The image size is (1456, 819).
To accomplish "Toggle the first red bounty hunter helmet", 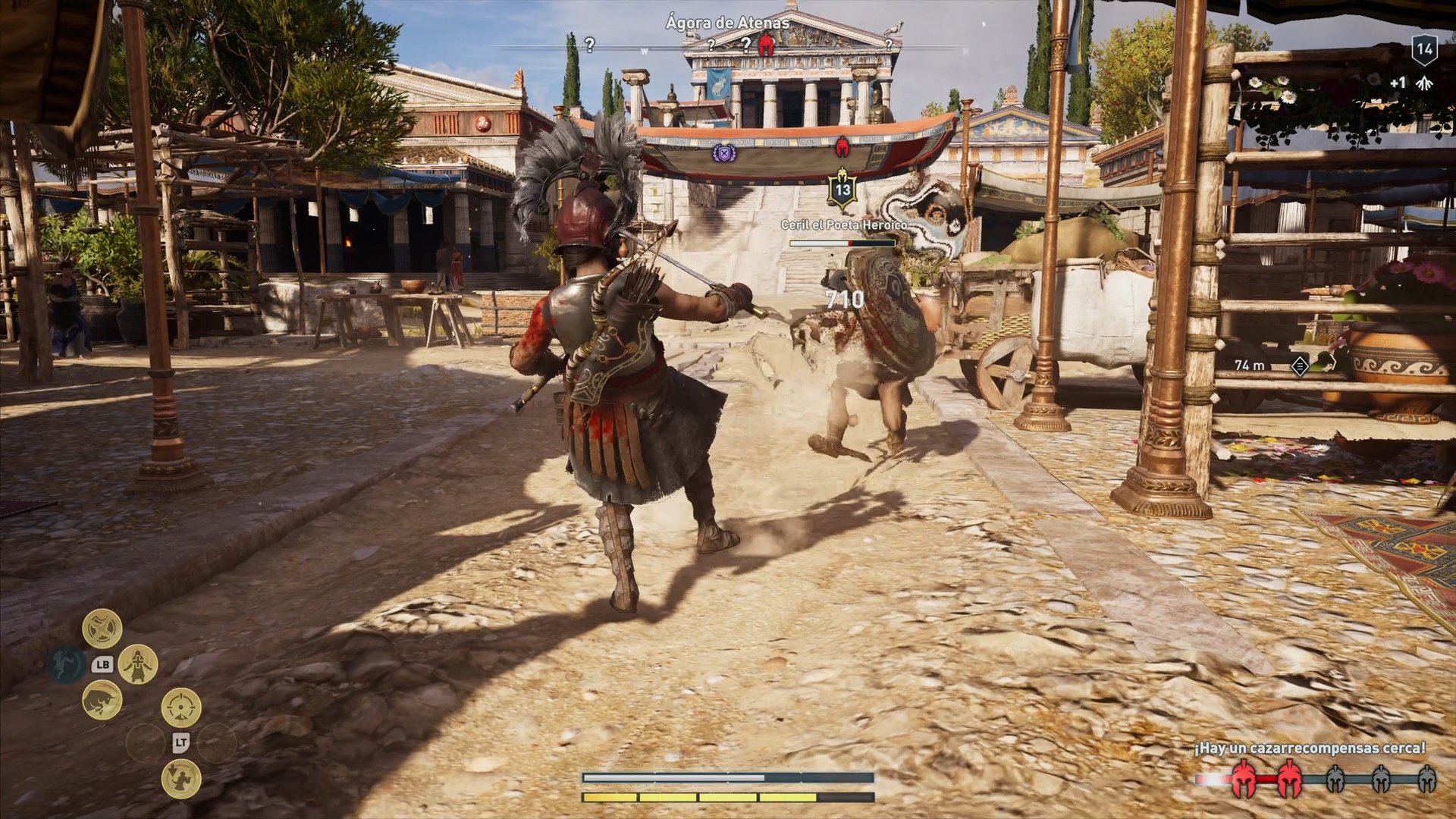I will (x=1243, y=779).
